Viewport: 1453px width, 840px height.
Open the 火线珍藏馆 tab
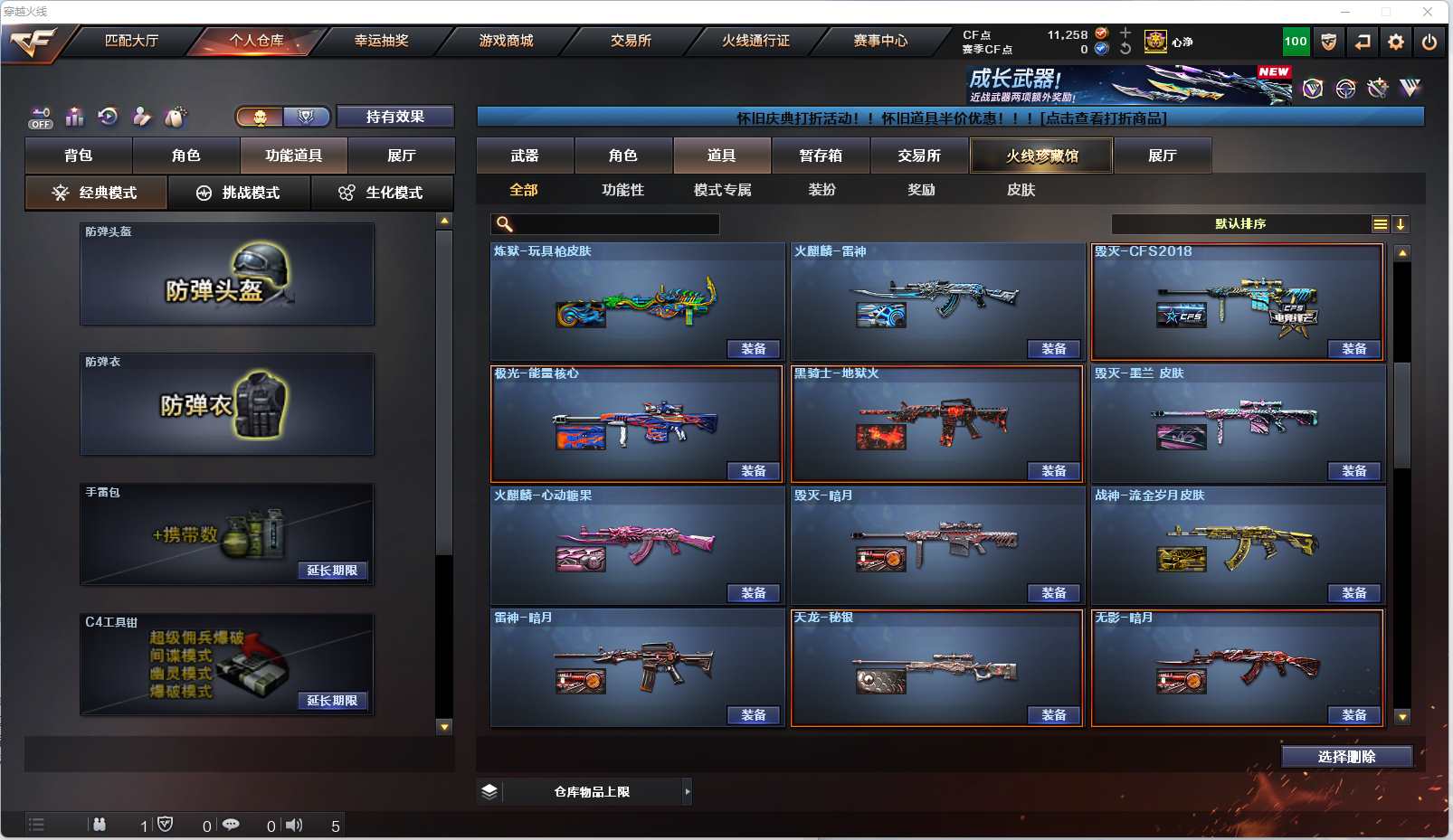tap(1041, 156)
